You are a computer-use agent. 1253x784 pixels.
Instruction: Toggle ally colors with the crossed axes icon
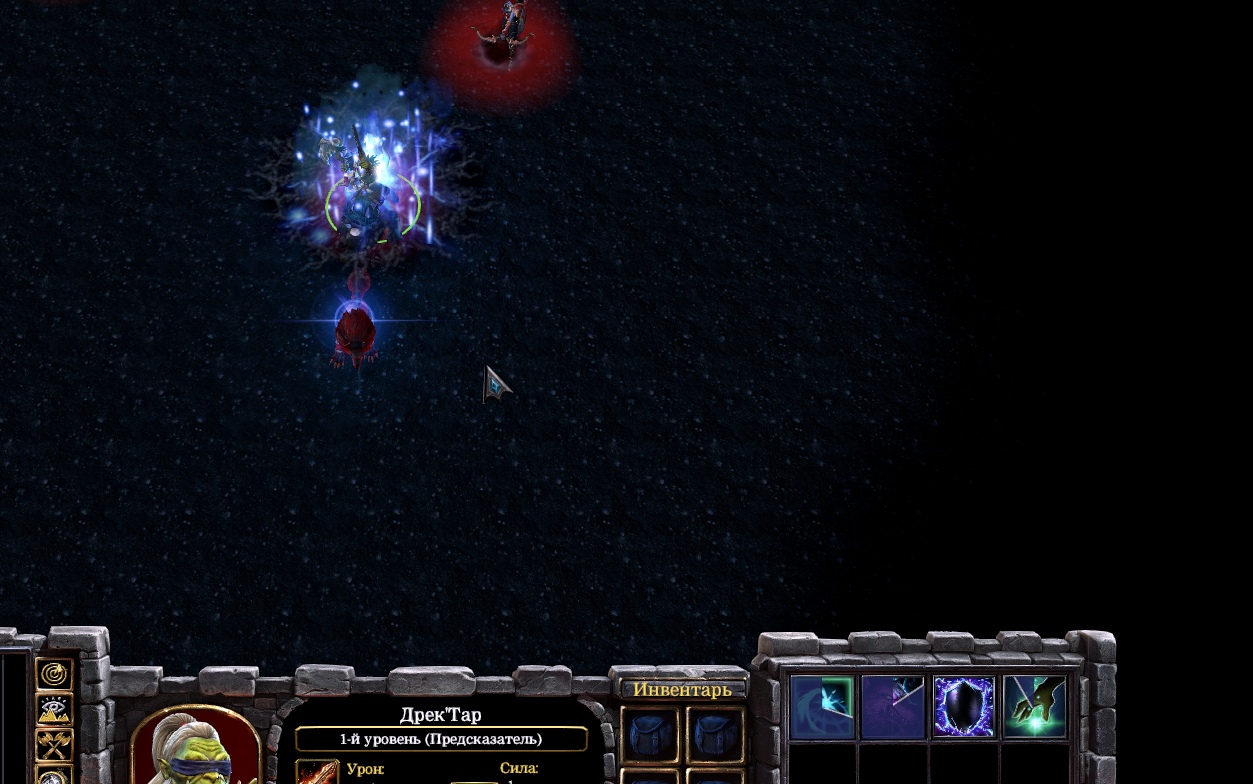54,745
